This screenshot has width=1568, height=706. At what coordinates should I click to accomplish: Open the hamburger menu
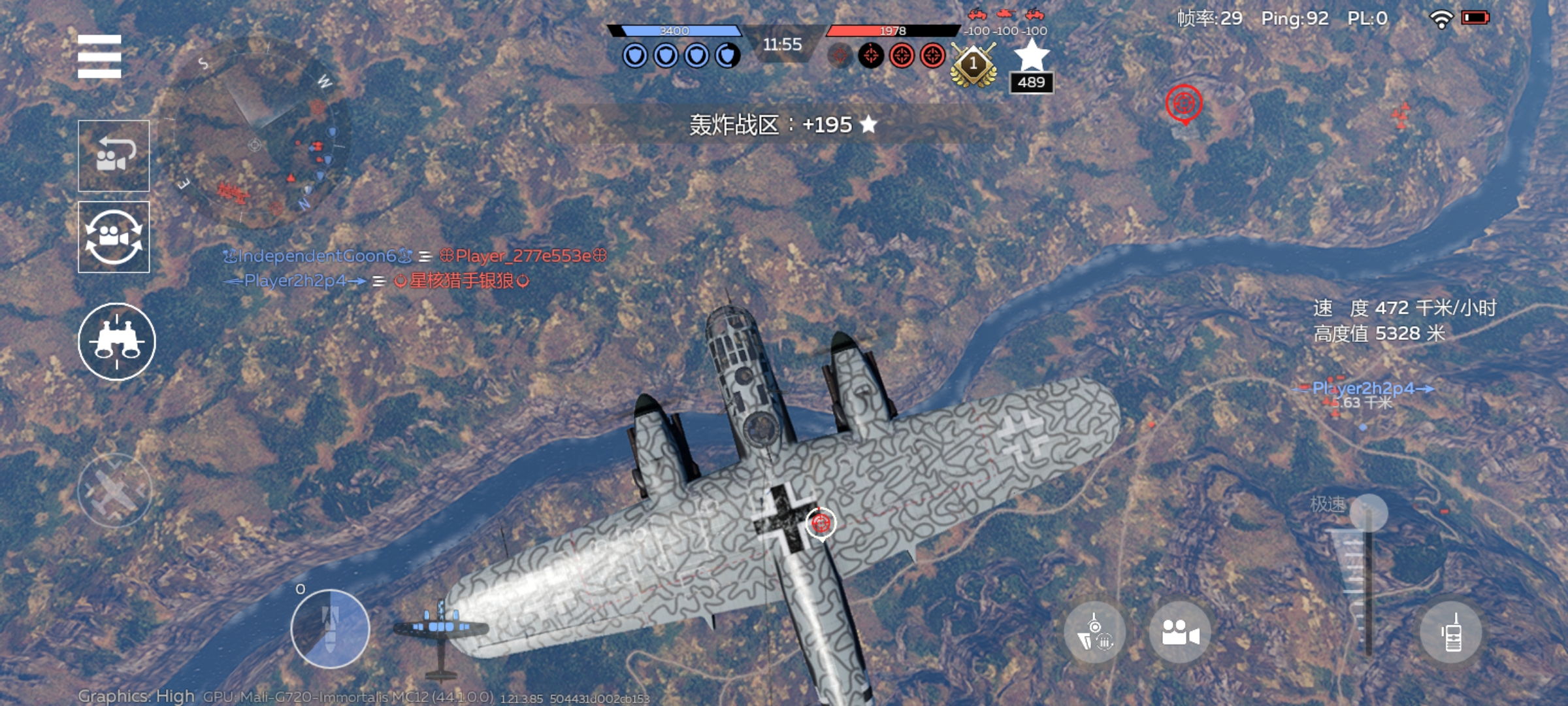tap(99, 56)
